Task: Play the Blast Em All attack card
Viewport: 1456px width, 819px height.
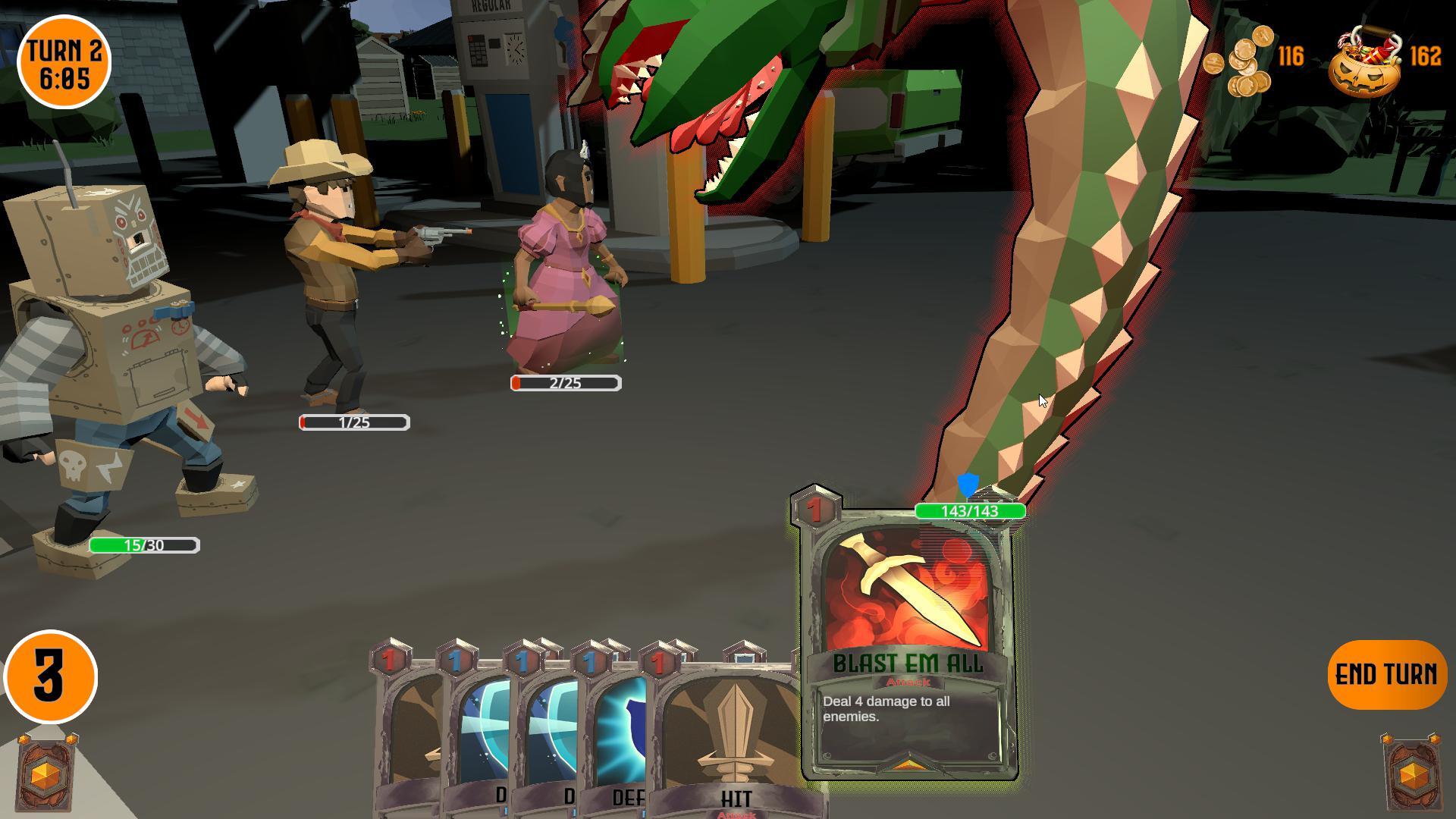Action: coord(908,645)
